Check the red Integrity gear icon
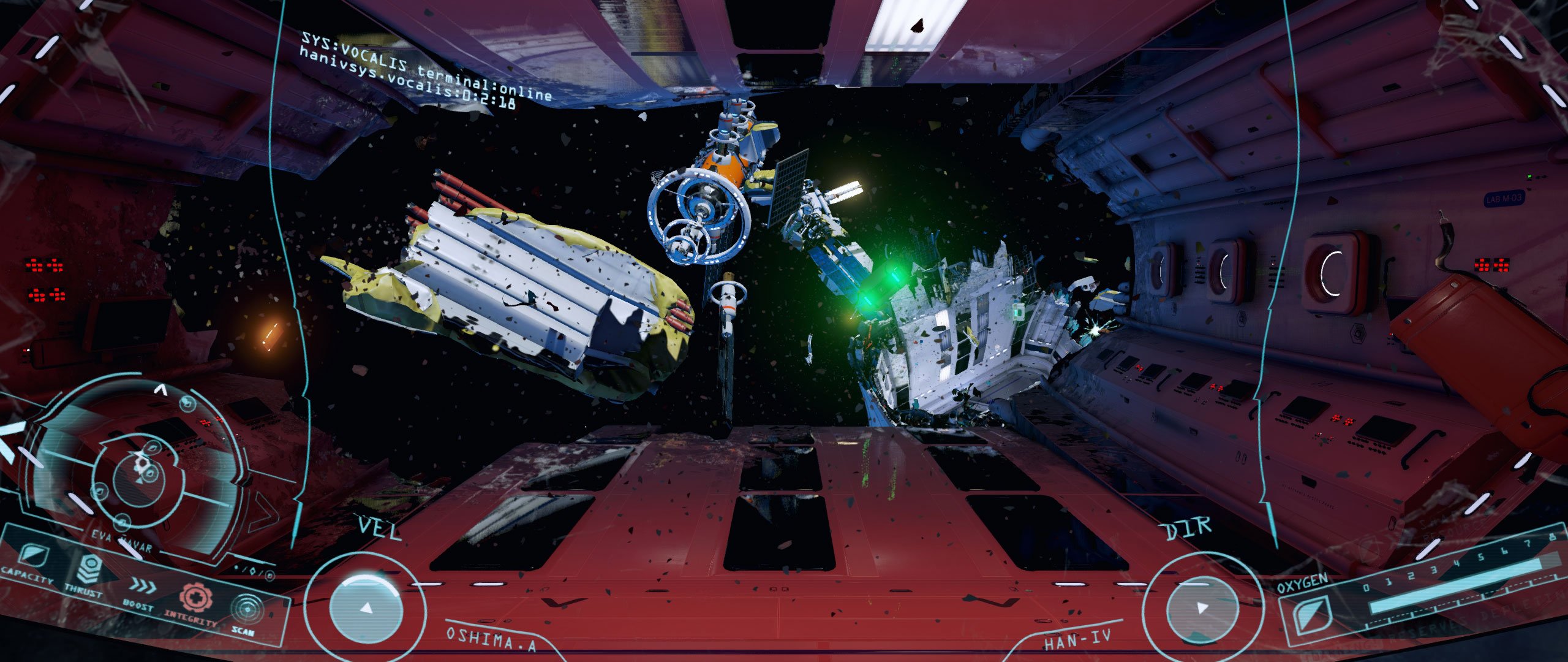Viewport: 1568px width, 662px height. [x=195, y=598]
